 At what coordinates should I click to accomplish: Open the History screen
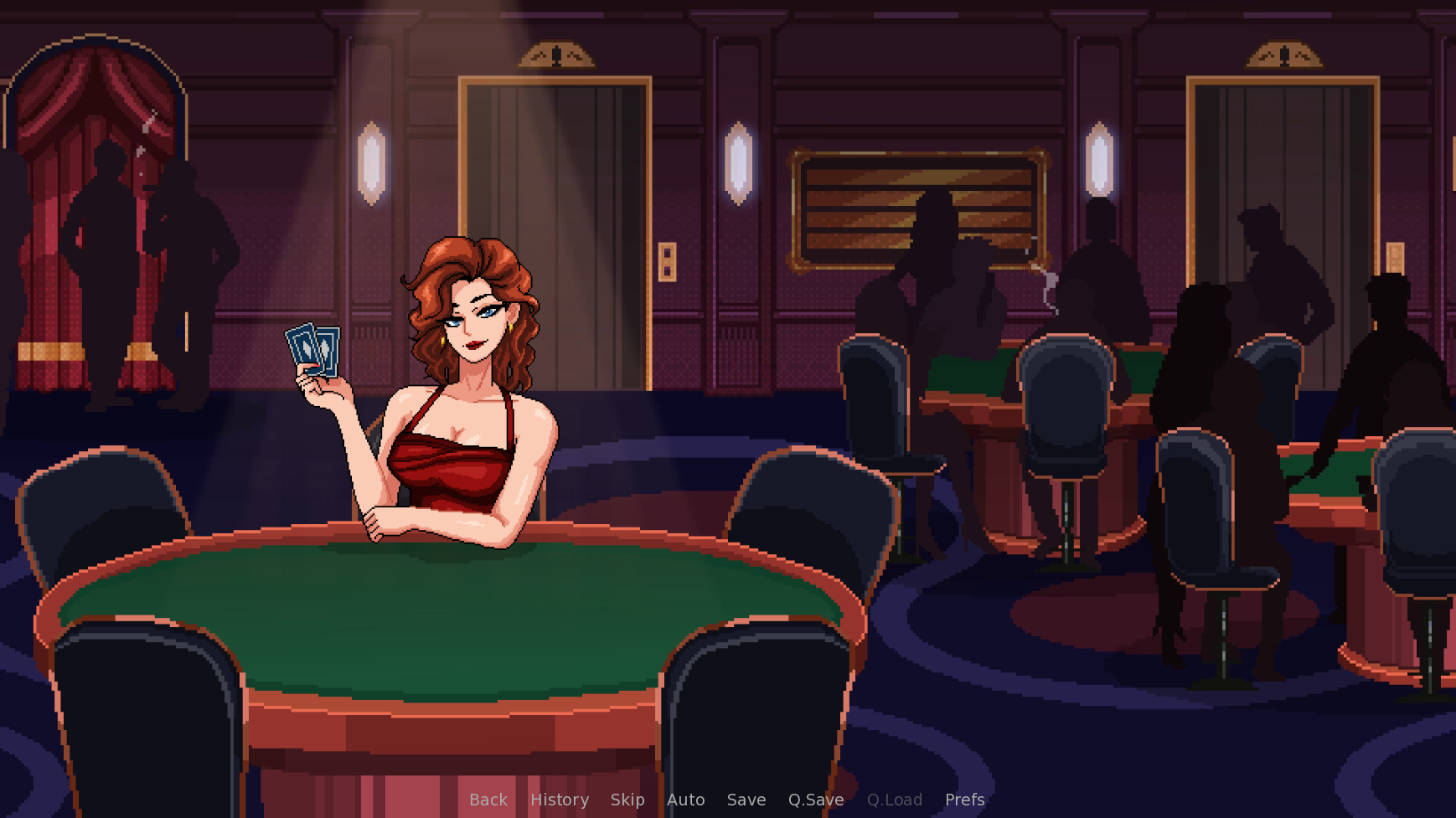[x=559, y=800]
